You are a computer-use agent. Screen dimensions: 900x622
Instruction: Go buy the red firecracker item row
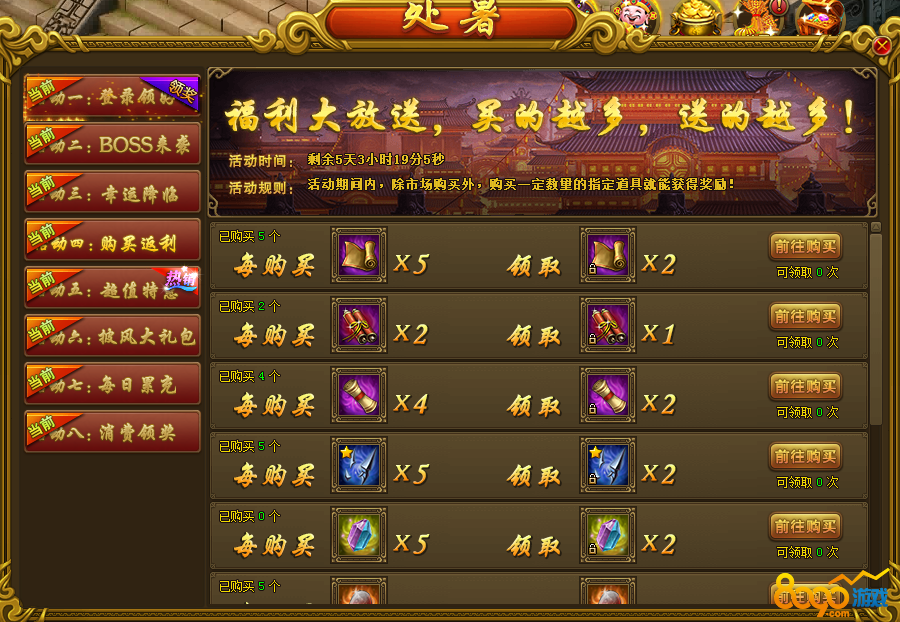pyautogui.click(x=805, y=316)
